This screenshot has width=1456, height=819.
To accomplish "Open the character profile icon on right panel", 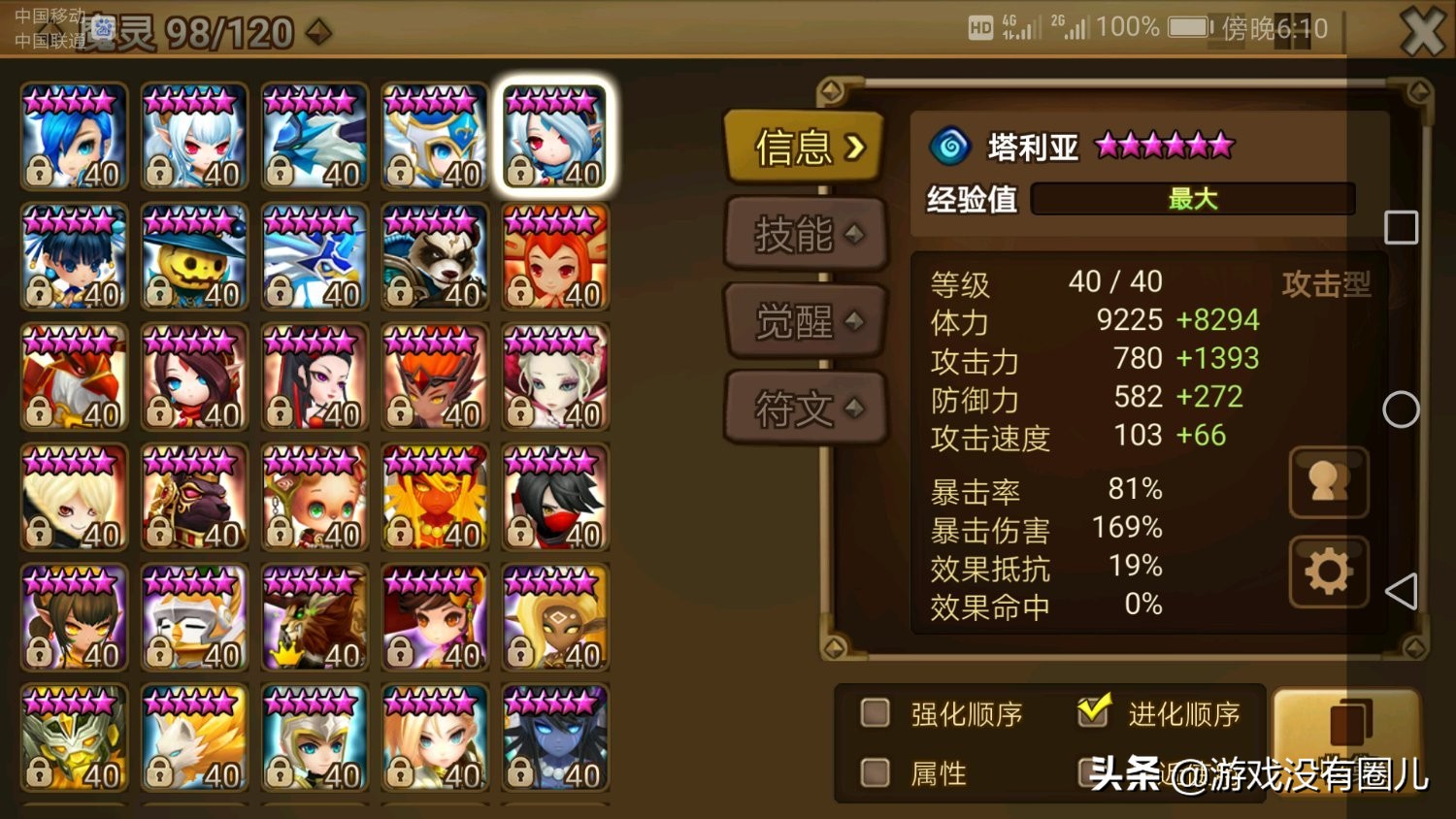I will coord(1328,482).
